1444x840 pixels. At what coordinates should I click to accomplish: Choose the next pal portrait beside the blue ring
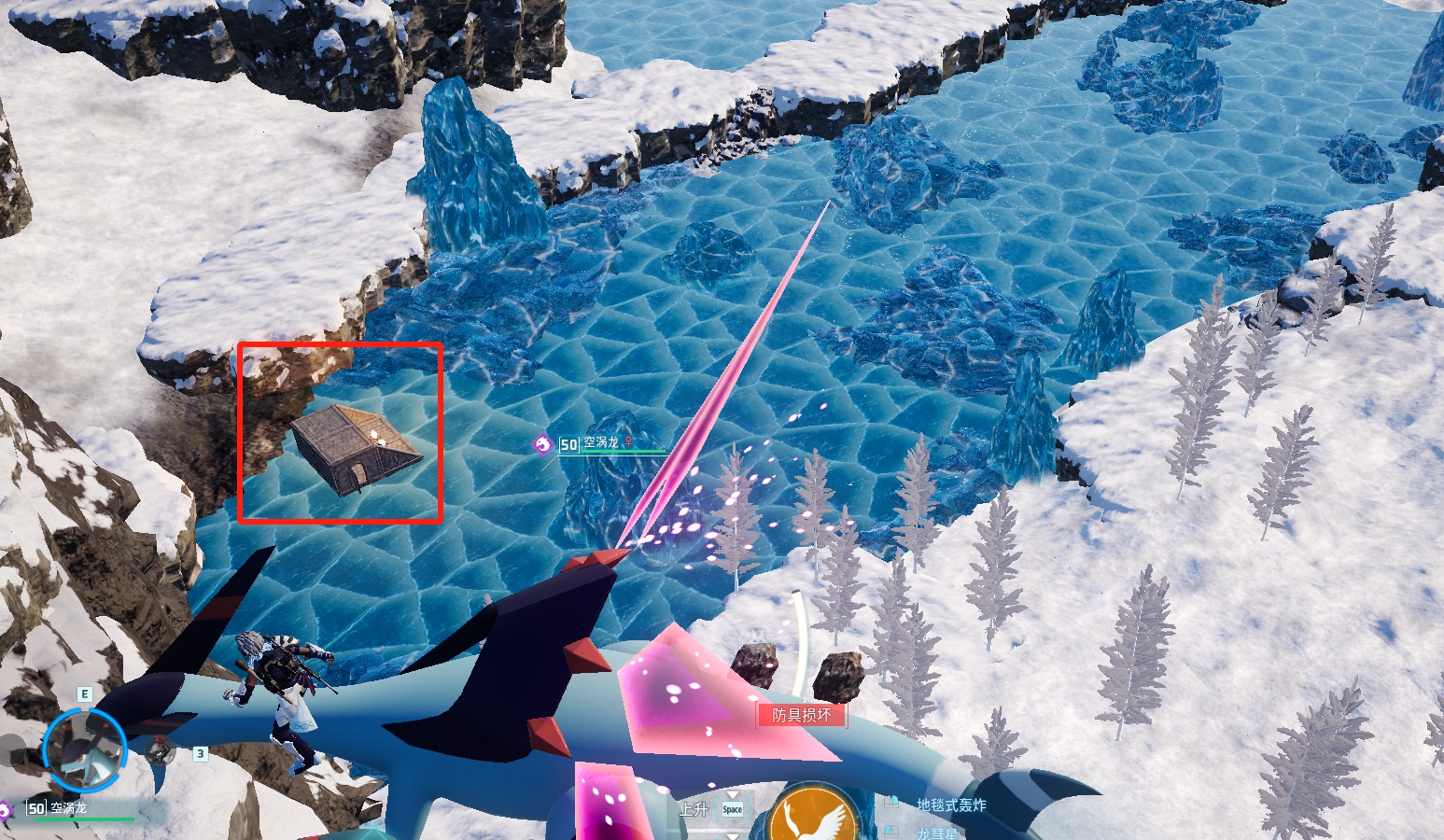point(161,750)
